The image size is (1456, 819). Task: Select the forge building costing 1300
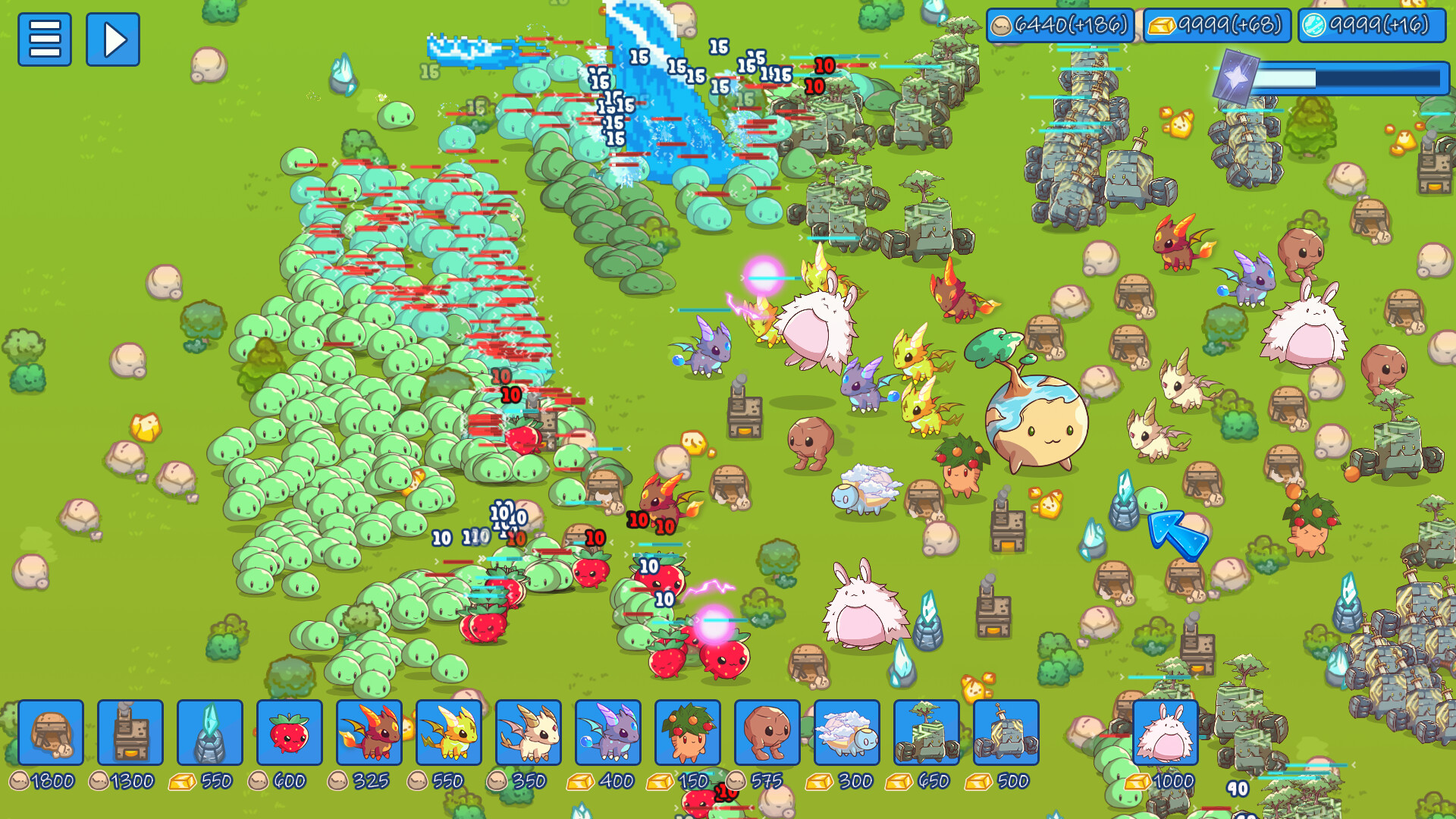[129, 733]
